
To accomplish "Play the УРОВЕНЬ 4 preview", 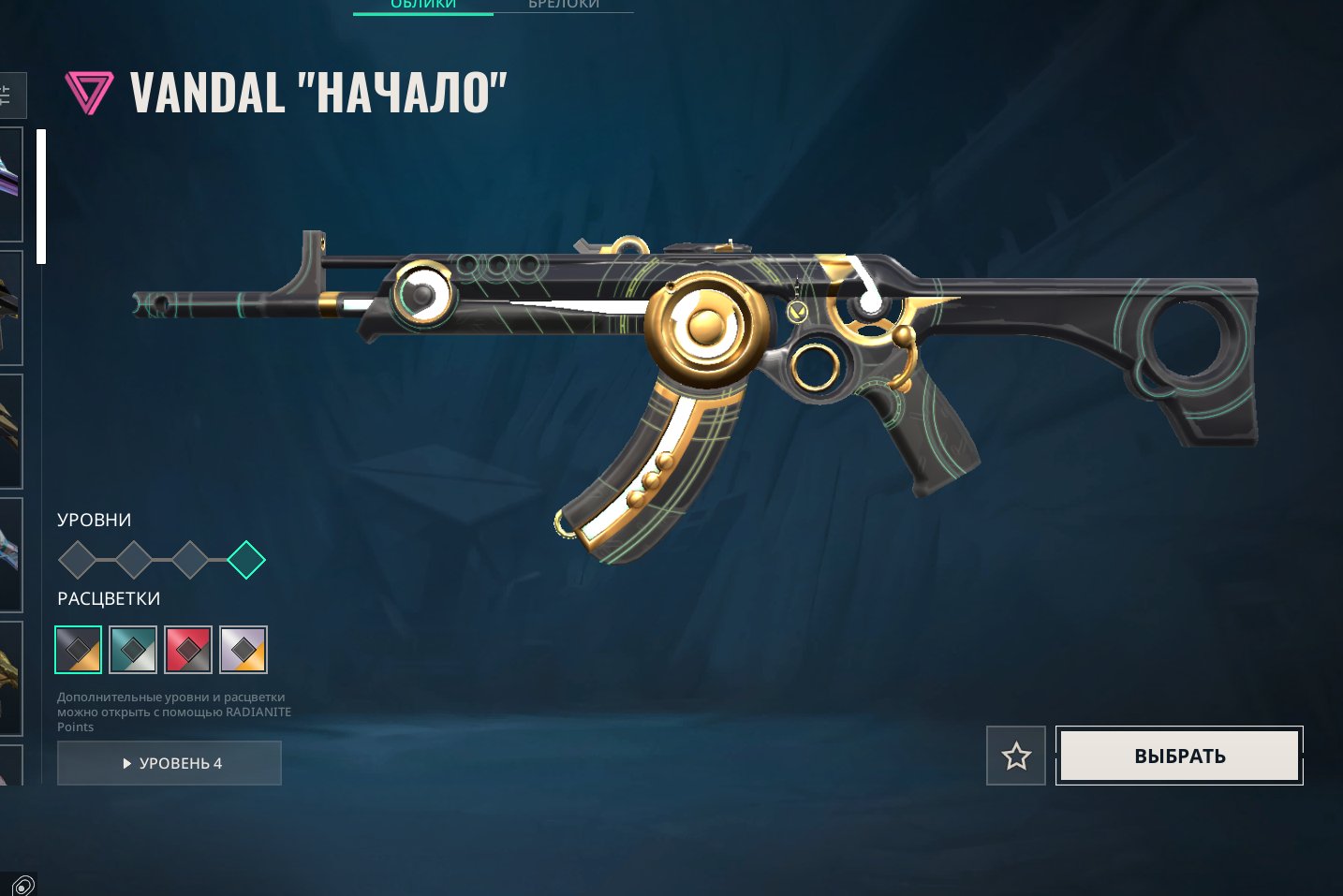I will [170, 763].
